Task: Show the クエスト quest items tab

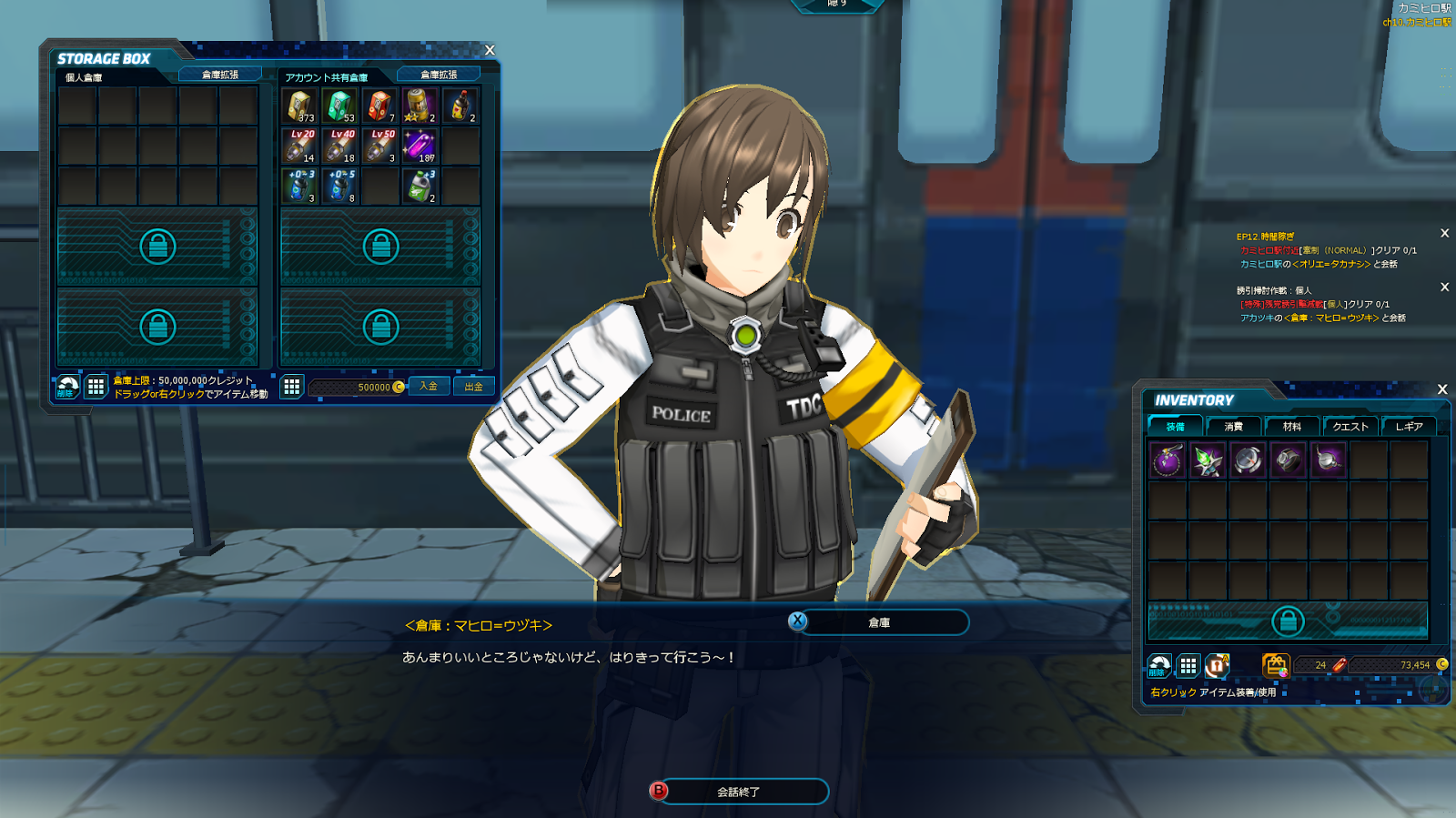Action: 1350,426
